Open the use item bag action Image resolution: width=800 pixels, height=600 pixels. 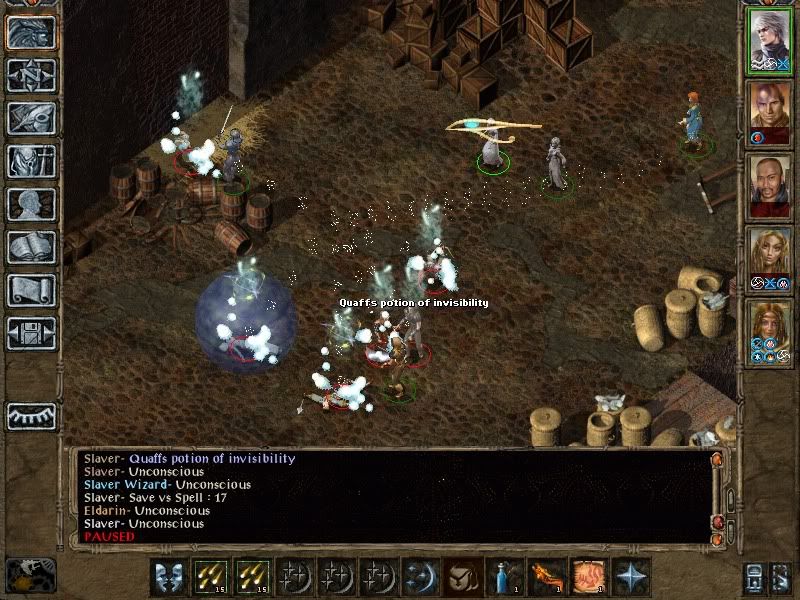tap(463, 577)
